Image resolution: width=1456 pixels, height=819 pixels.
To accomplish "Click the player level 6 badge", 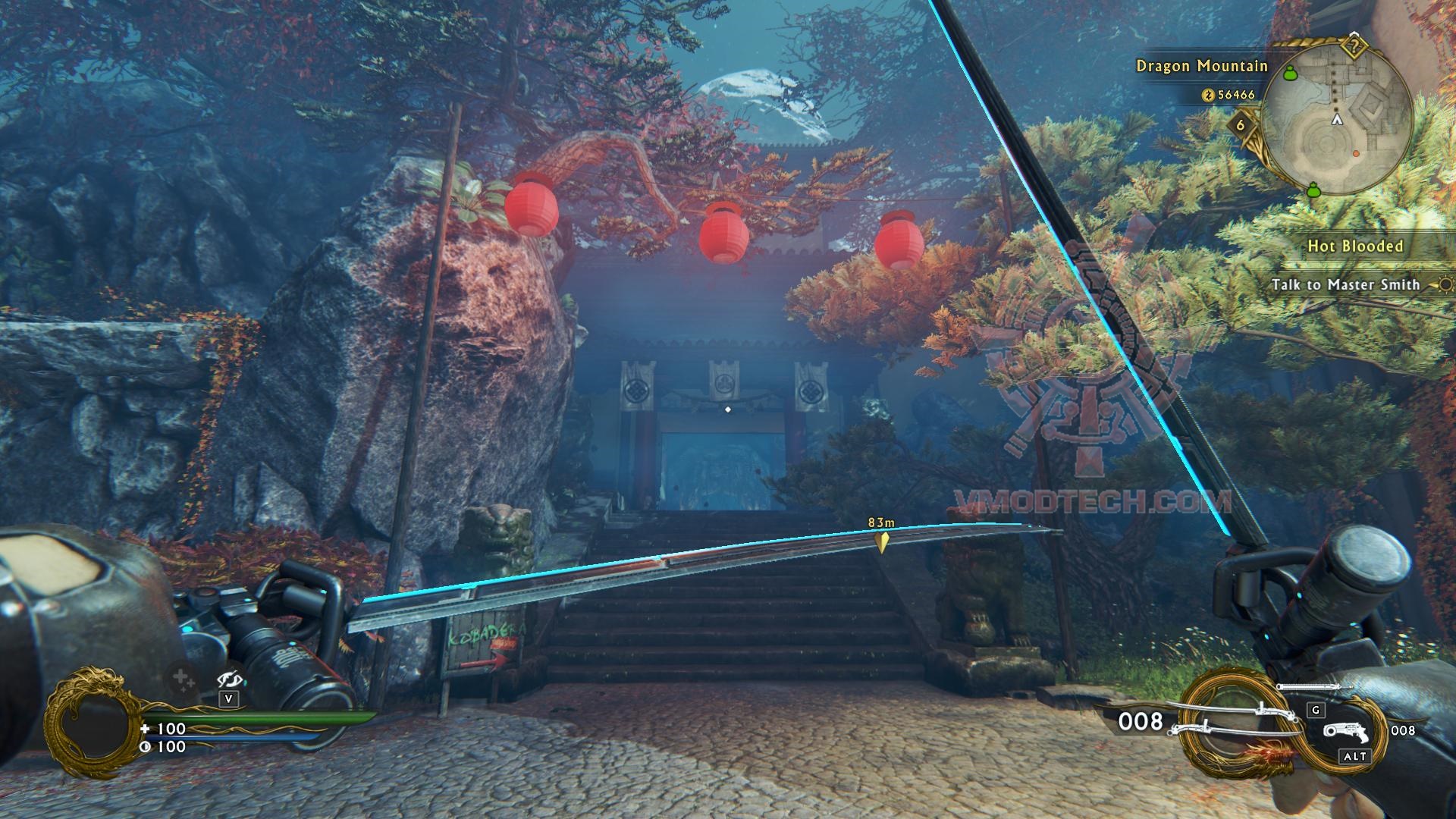I will [1241, 124].
